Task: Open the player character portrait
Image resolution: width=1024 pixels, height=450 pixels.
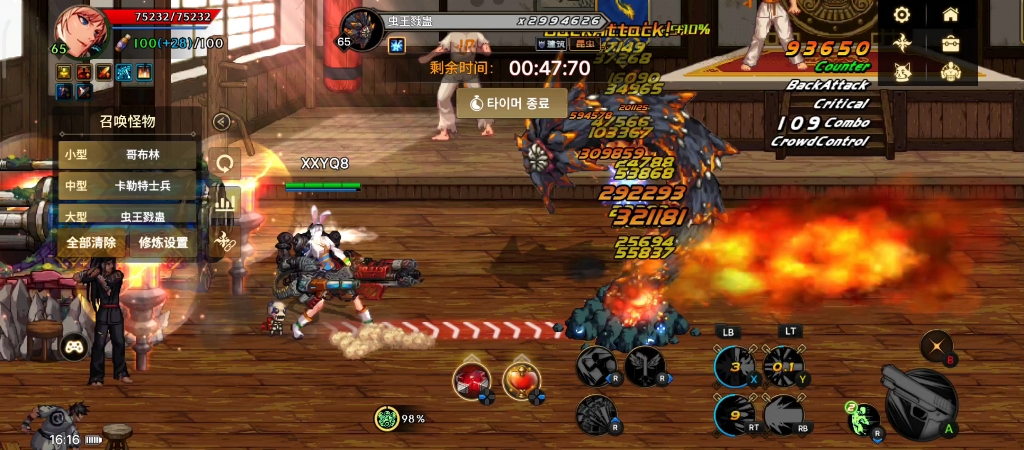Action: point(83,32)
